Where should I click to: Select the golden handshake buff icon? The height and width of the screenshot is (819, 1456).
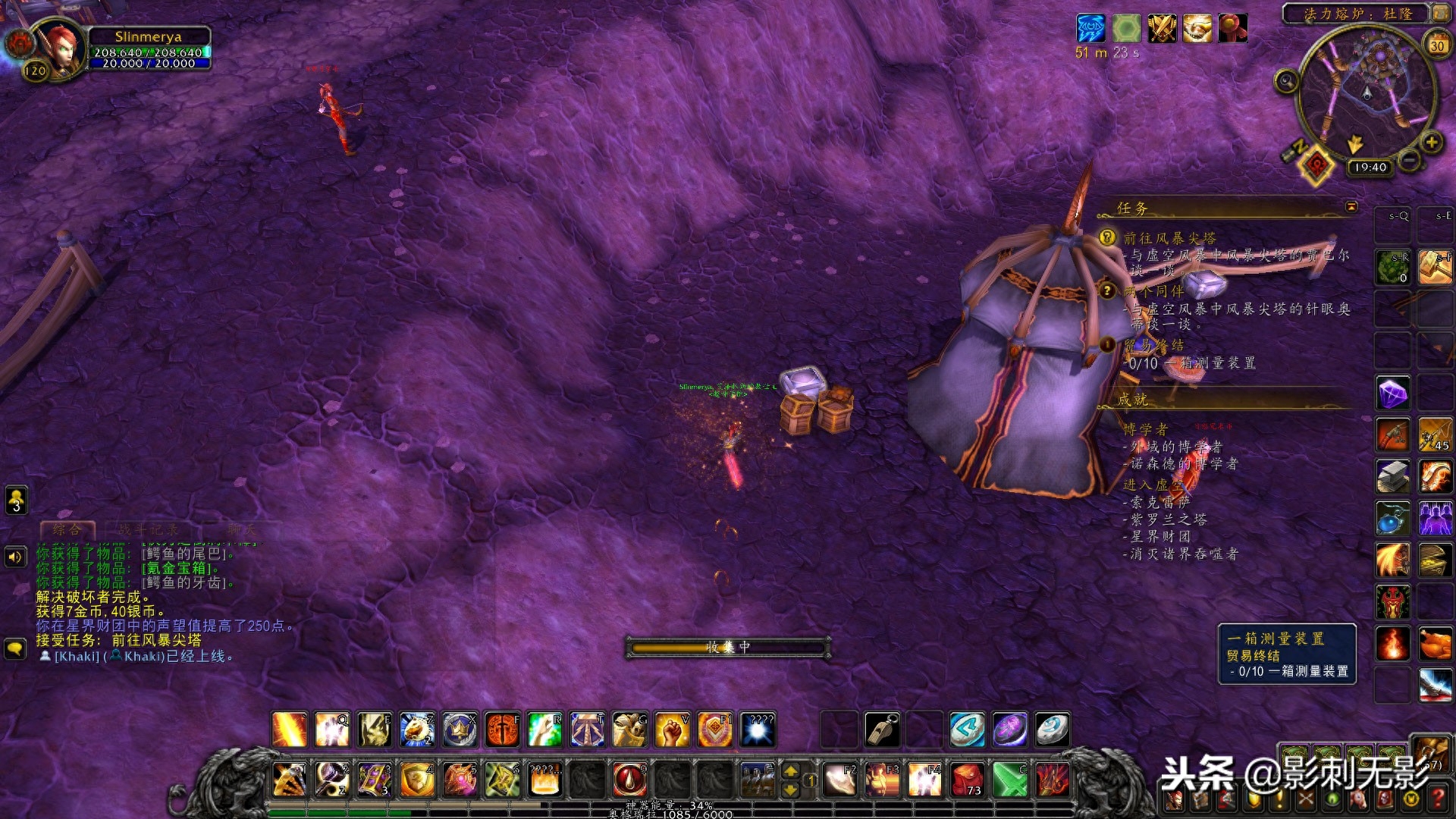(x=1197, y=29)
